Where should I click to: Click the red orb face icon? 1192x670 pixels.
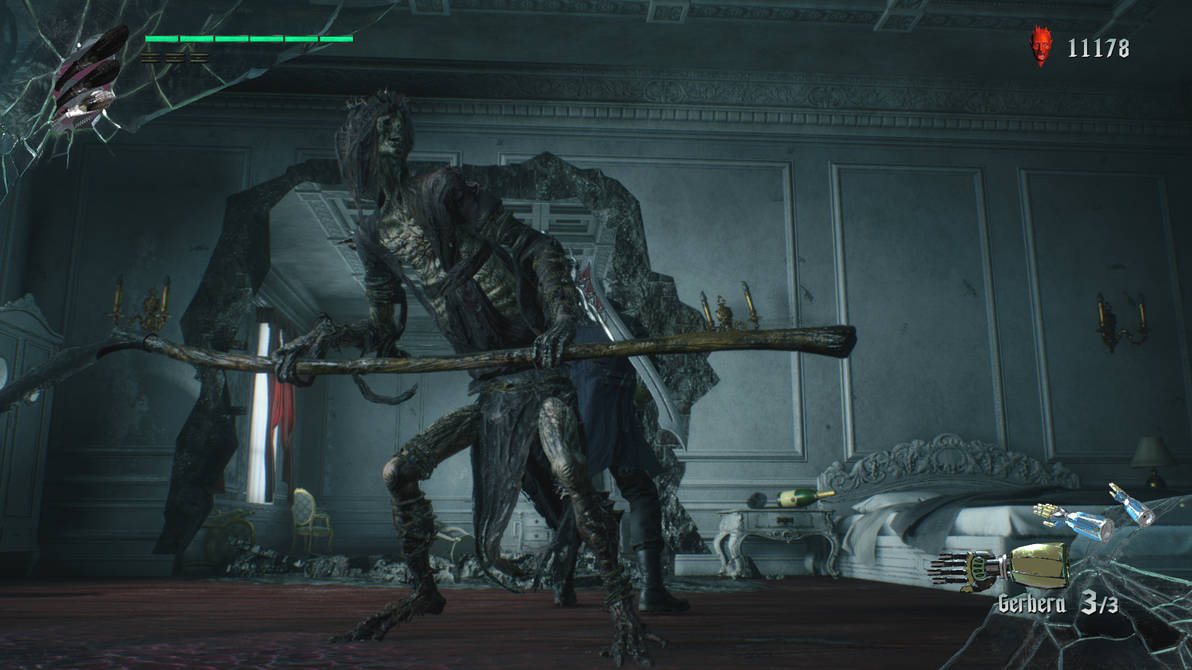pos(1042,46)
